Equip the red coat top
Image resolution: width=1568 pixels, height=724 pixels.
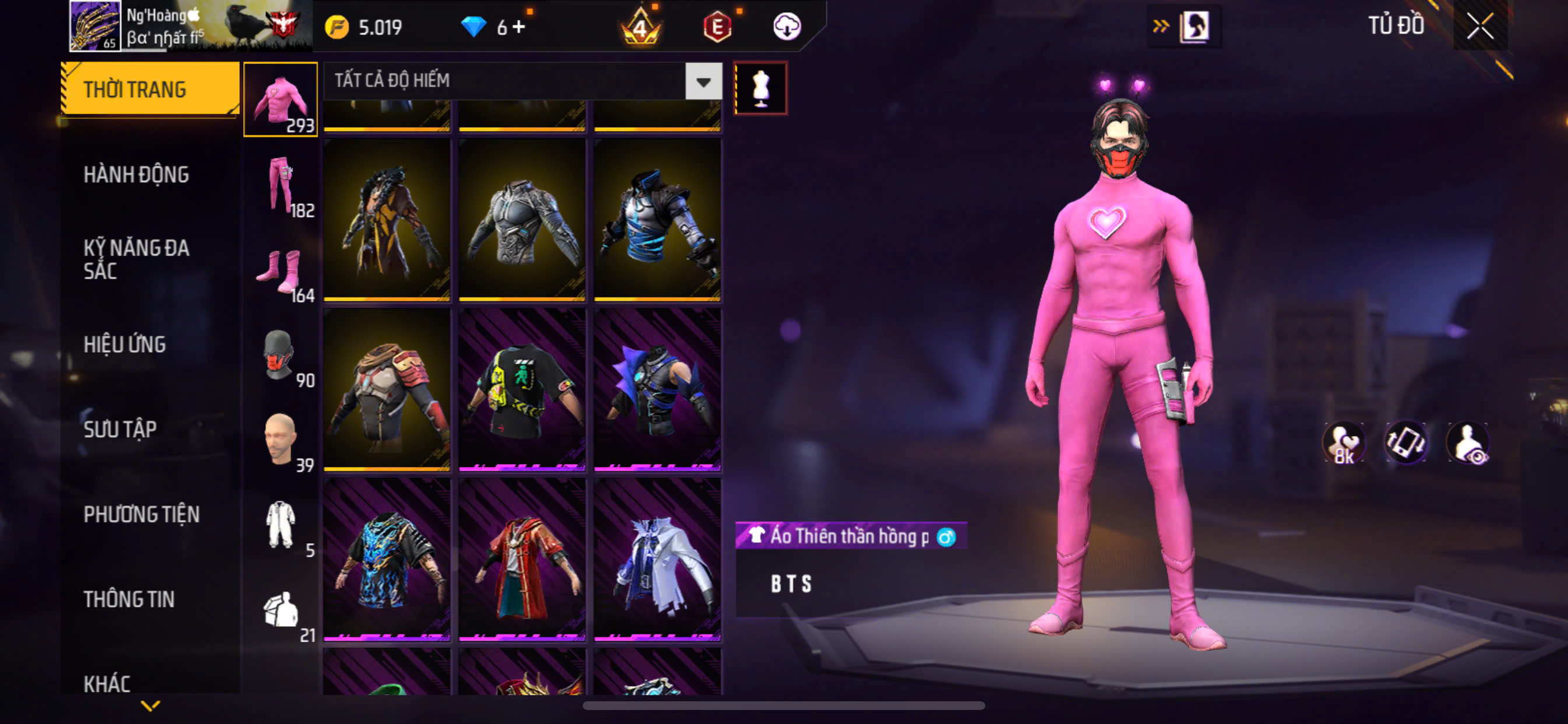[522, 558]
